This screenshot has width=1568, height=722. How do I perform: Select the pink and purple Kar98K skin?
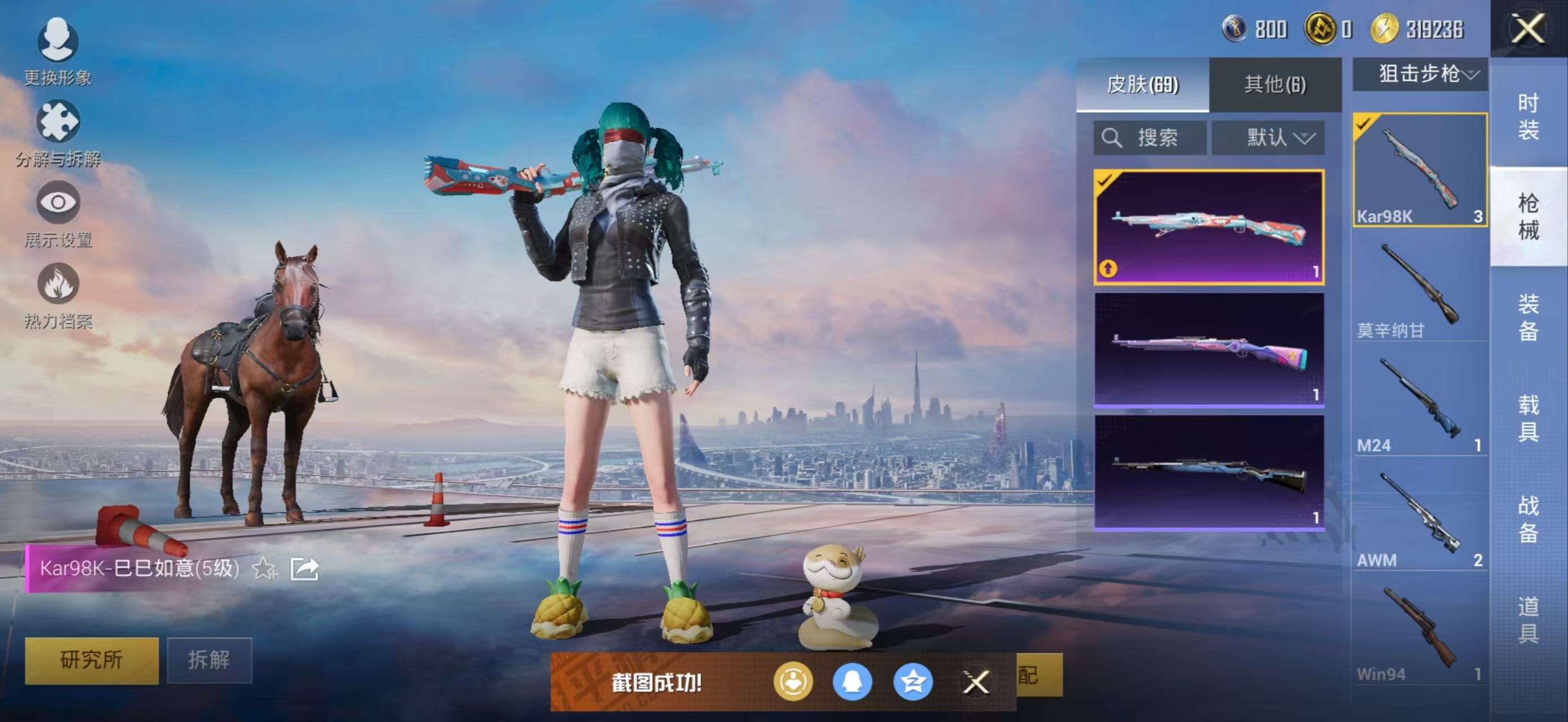pos(1209,350)
